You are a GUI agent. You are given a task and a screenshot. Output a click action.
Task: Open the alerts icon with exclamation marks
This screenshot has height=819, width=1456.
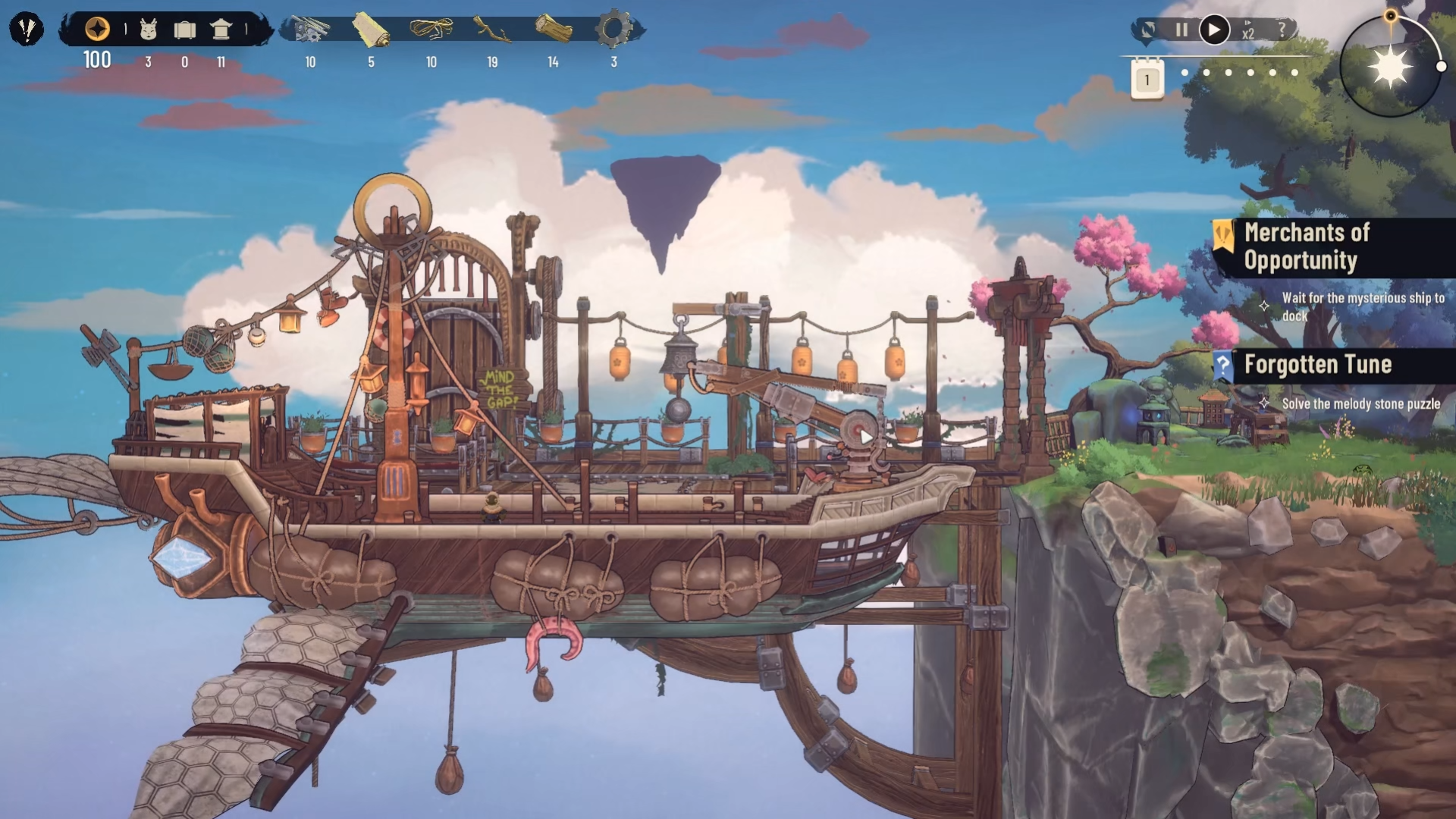pos(27,30)
